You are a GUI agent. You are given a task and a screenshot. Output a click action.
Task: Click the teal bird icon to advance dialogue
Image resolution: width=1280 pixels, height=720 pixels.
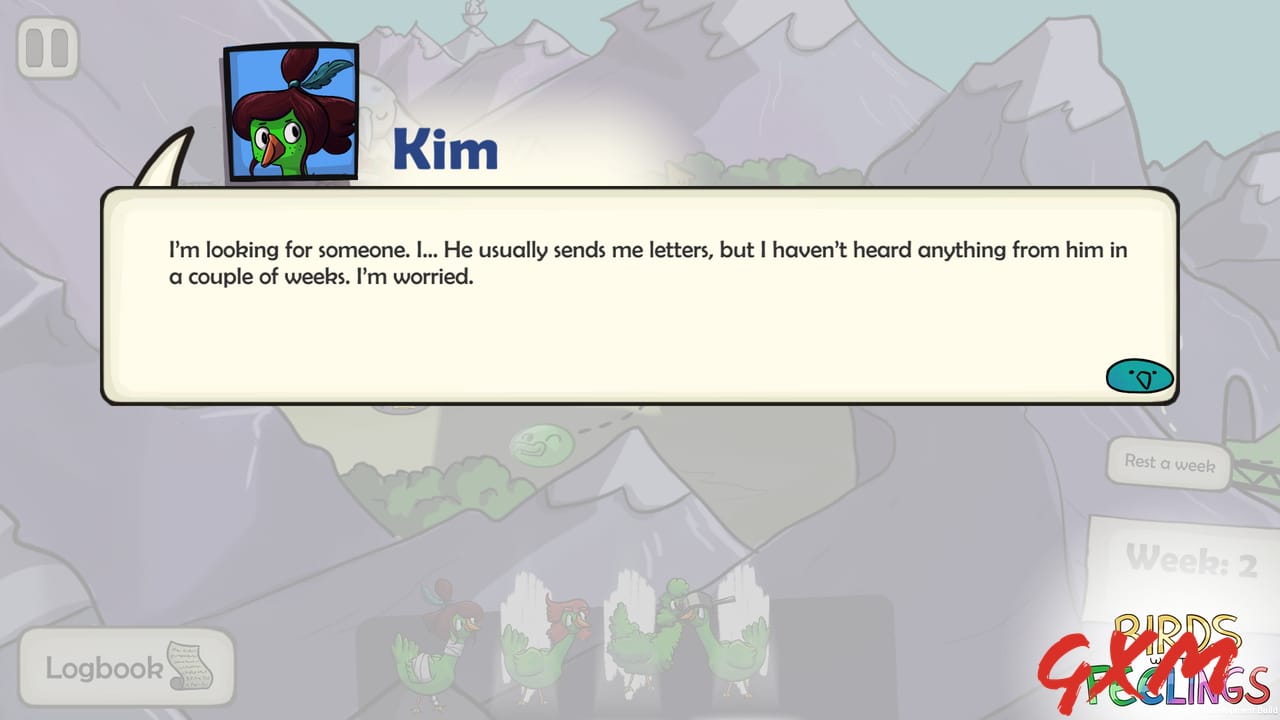tap(1139, 377)
